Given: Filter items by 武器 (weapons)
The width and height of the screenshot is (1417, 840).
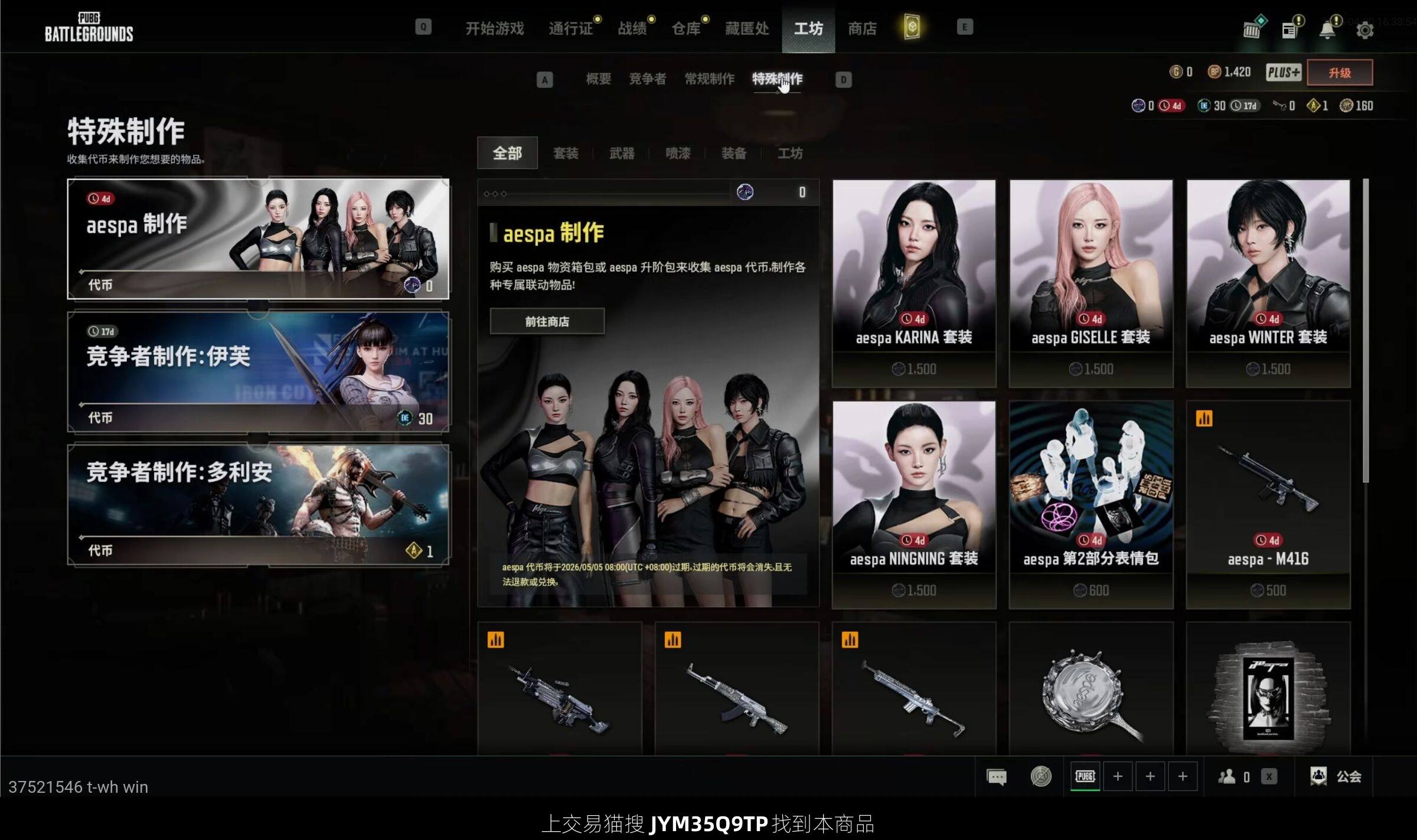Looking at the screenshot, I should coord(622,153).
